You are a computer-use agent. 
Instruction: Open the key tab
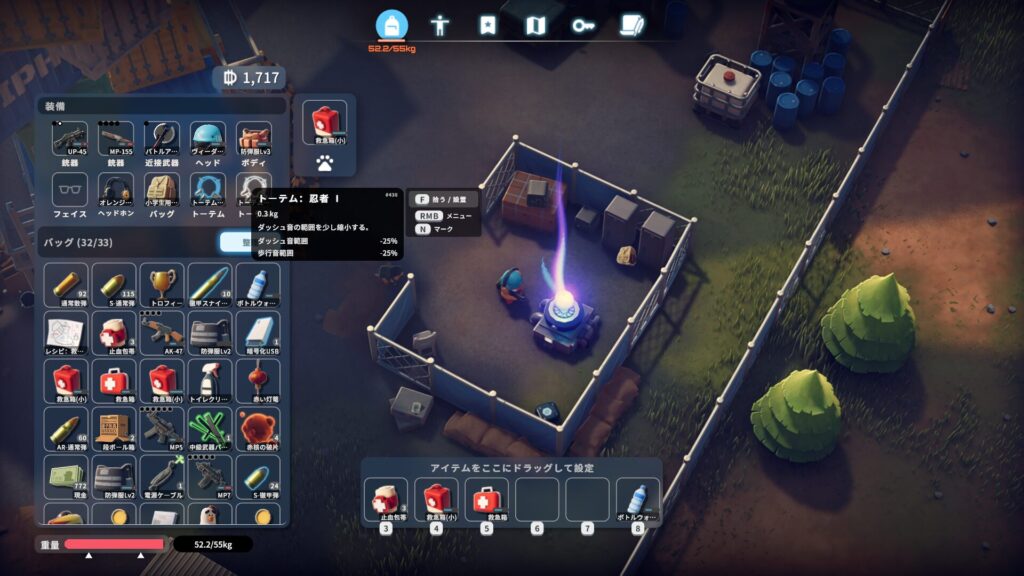click(583, 25)
